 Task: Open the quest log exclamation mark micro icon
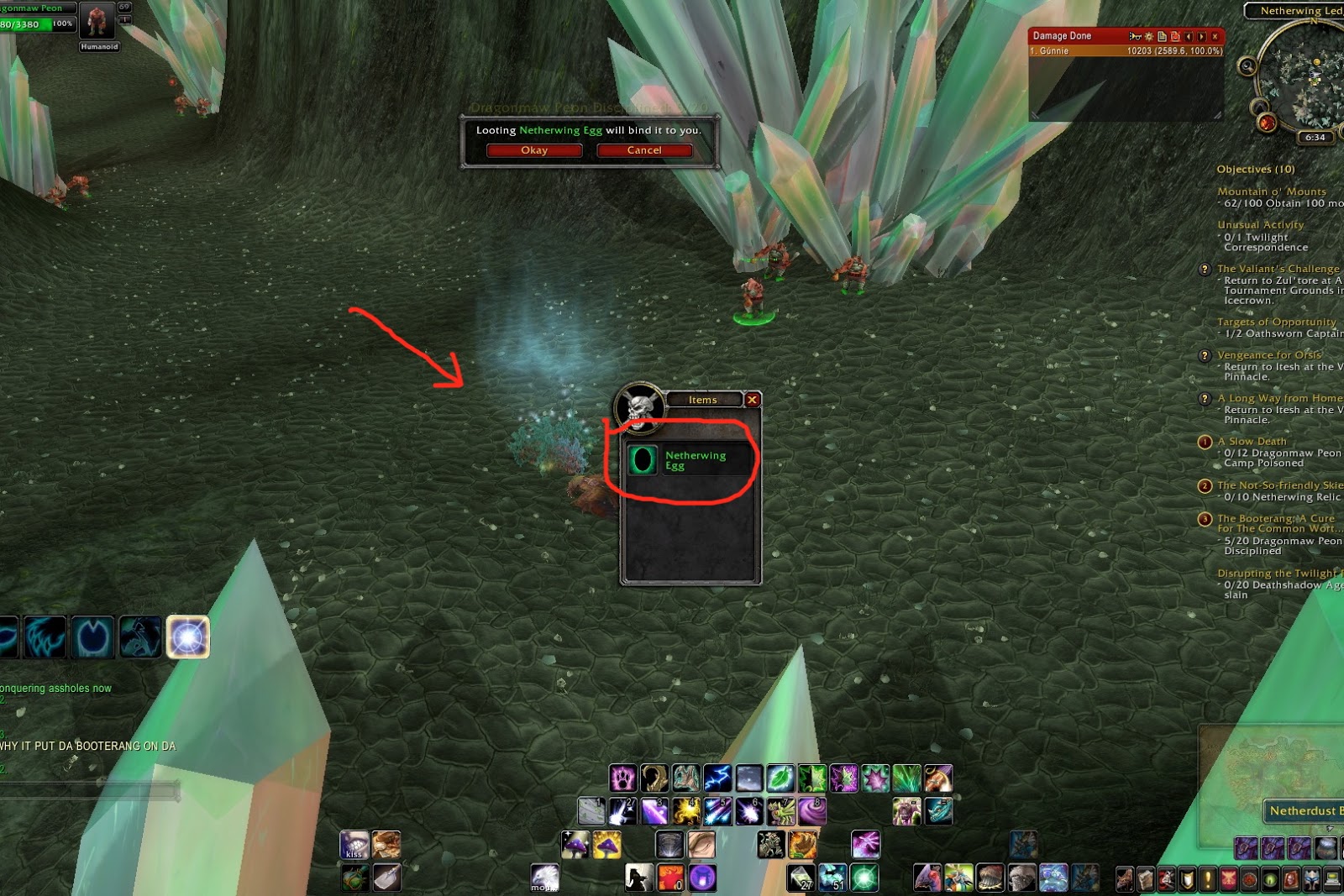pyautogui.click(x=1208, y=879)
